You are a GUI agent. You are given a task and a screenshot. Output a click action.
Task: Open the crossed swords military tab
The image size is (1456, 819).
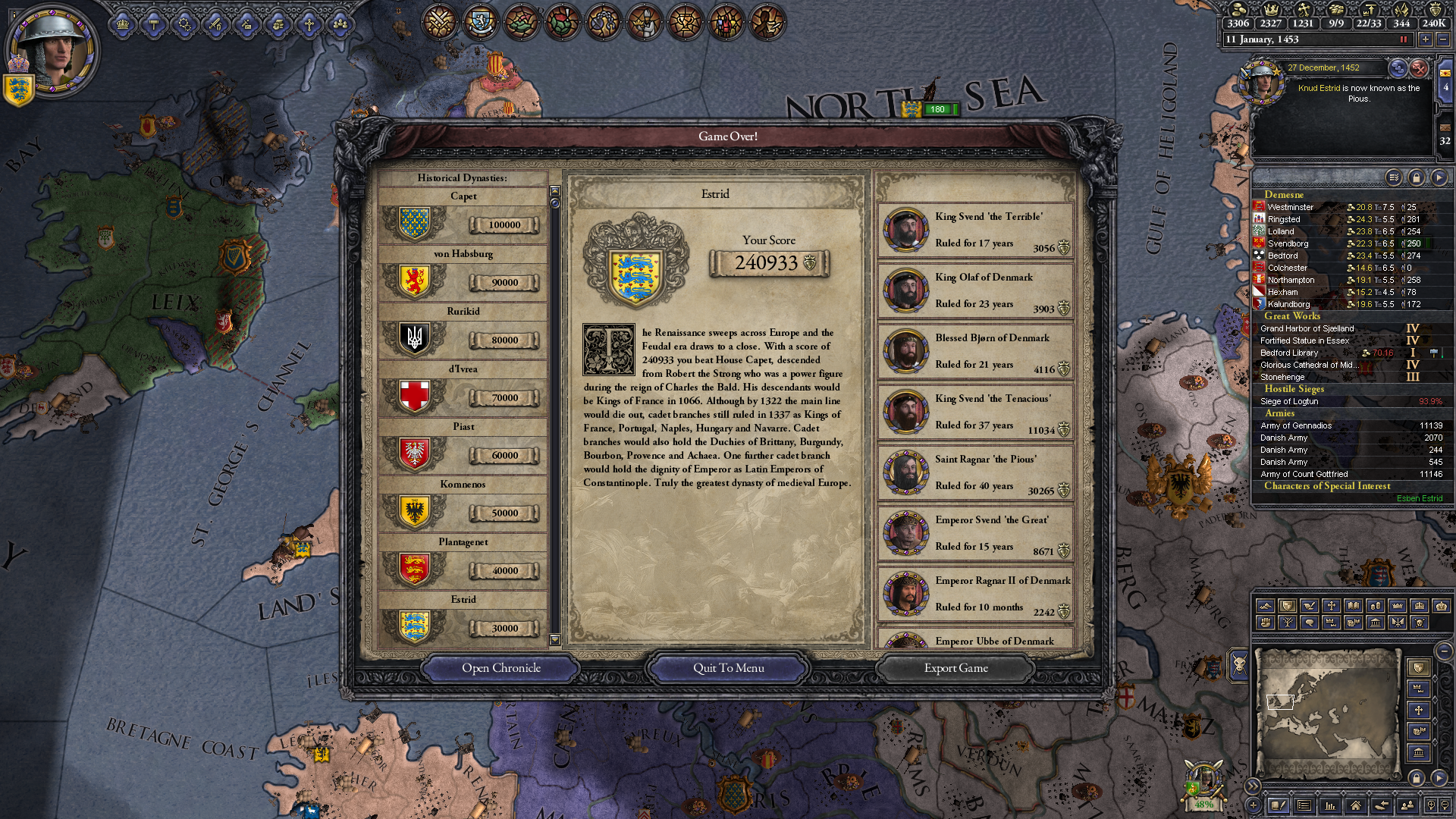439,21
